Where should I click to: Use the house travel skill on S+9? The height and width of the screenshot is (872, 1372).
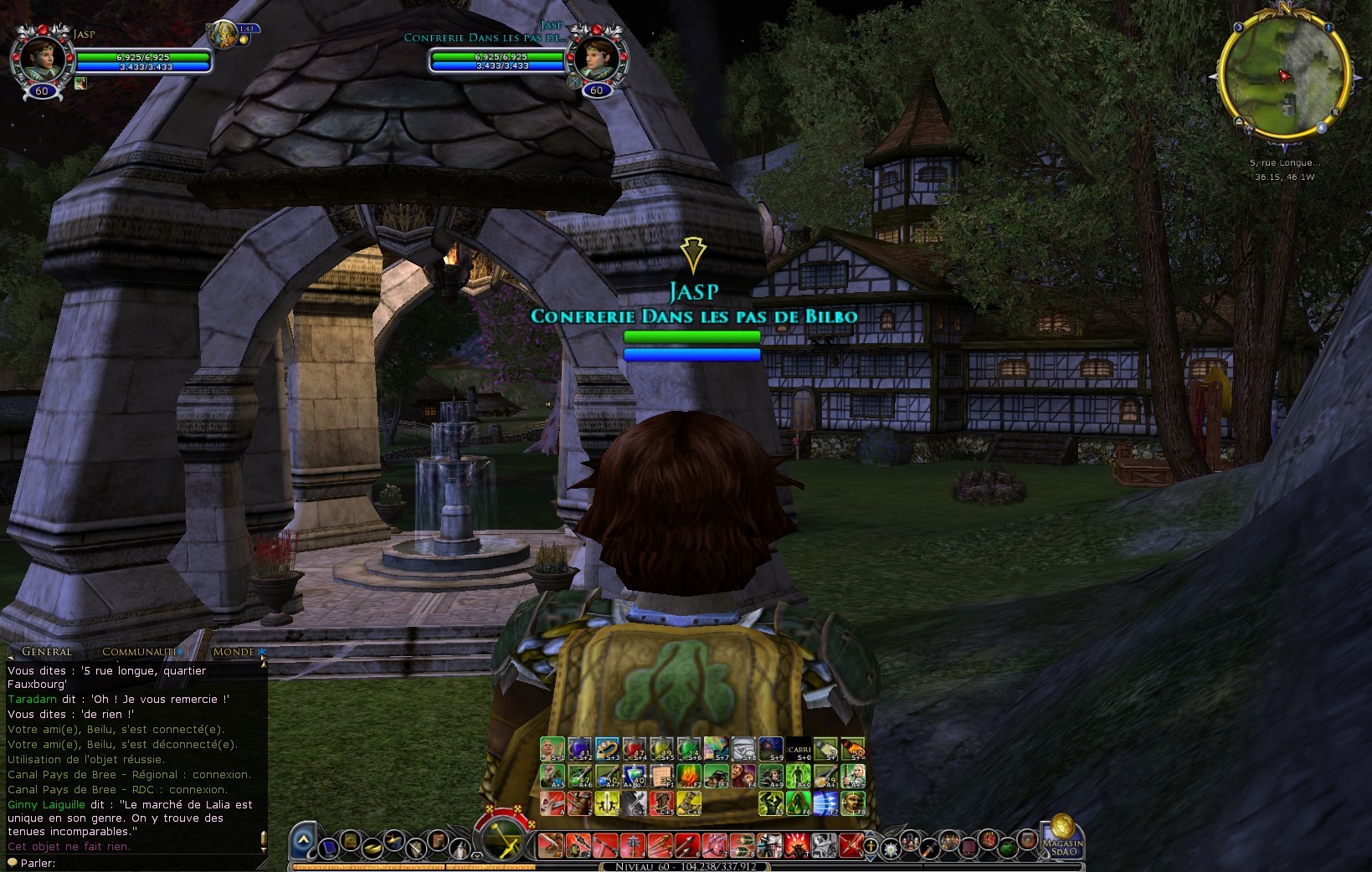tap(771, 747)
